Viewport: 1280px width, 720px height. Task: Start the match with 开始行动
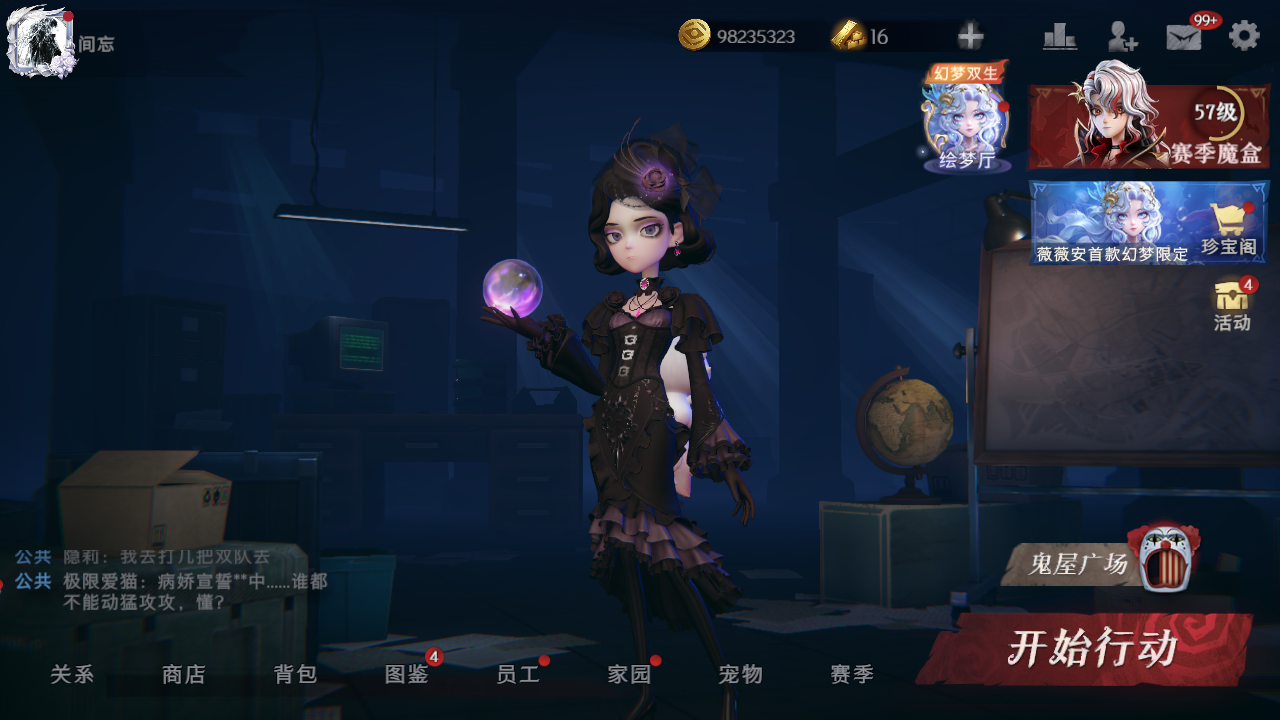tap(1088, 649)
